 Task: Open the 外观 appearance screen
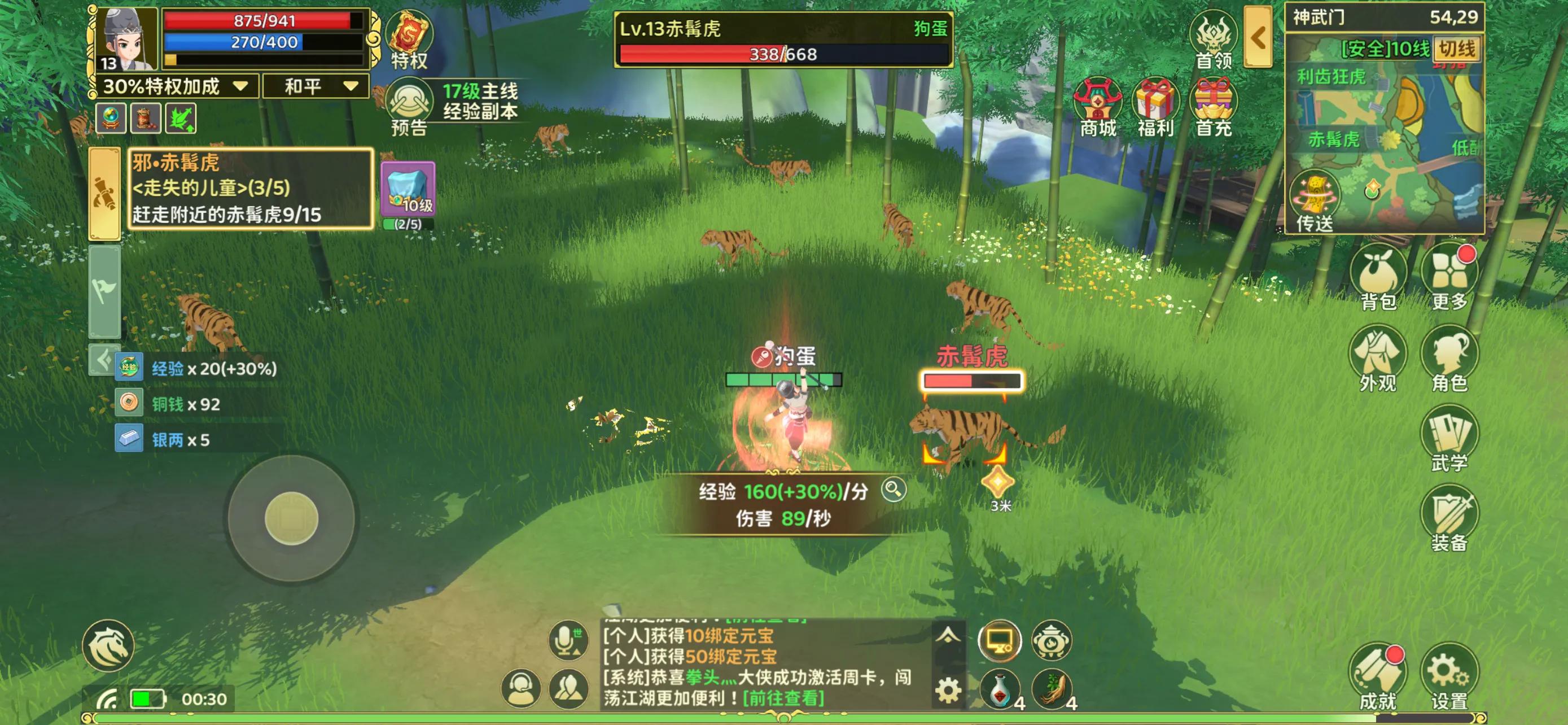pyautogui.click(x=1378, y=358)
